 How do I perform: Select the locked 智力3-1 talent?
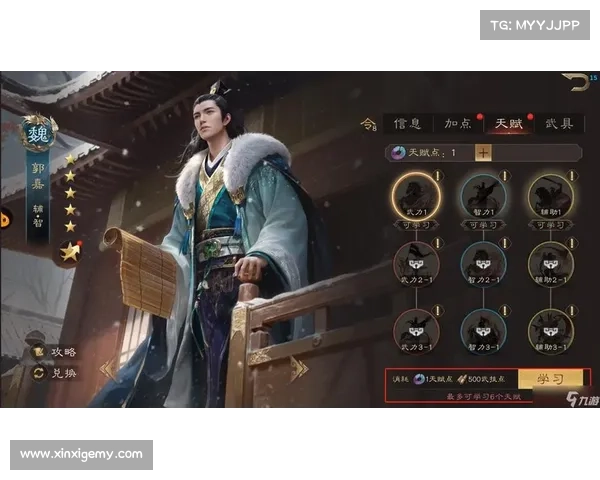(x=483, y=328)
